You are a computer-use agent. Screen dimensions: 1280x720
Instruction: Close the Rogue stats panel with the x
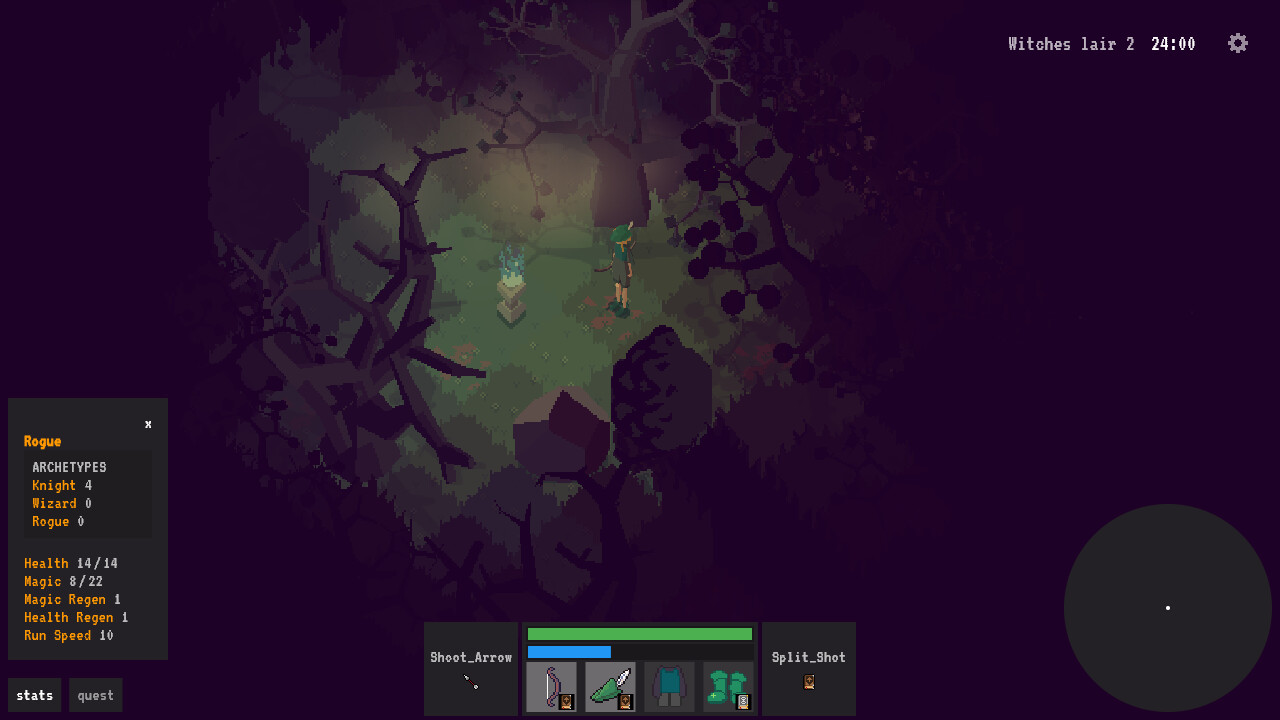[147, 423]
